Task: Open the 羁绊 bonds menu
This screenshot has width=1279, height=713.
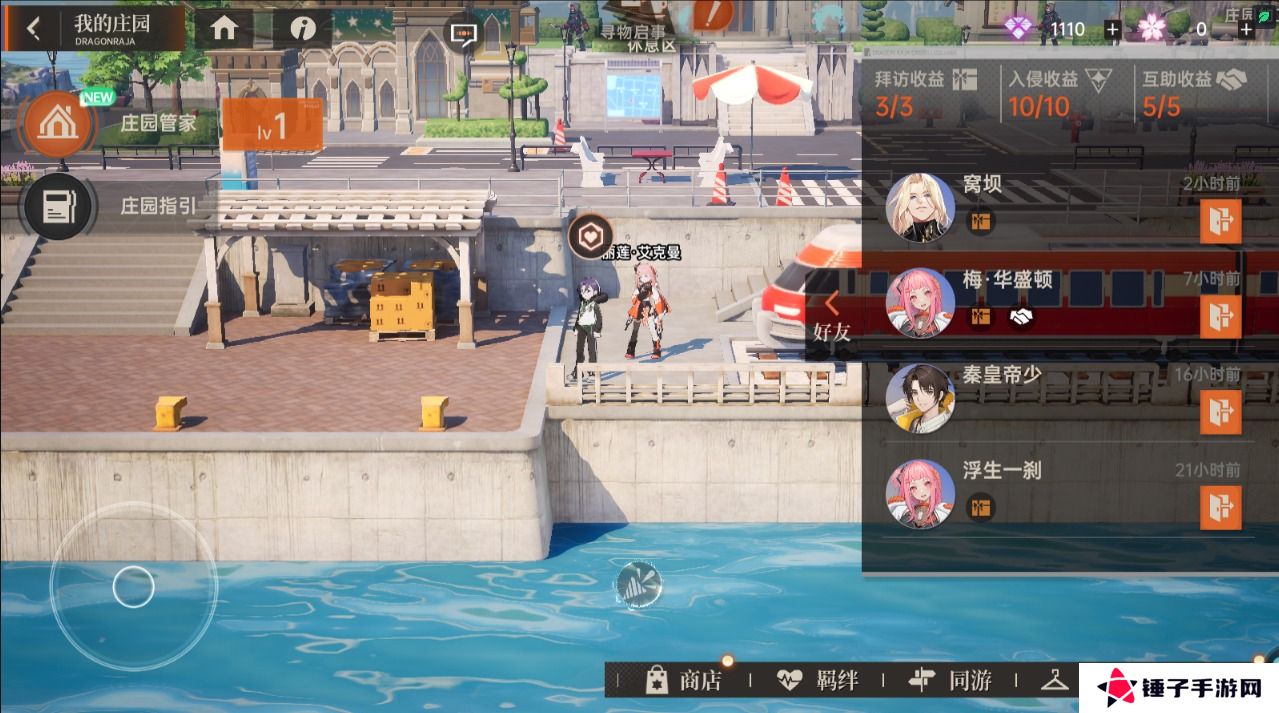Action: point(818,681)
